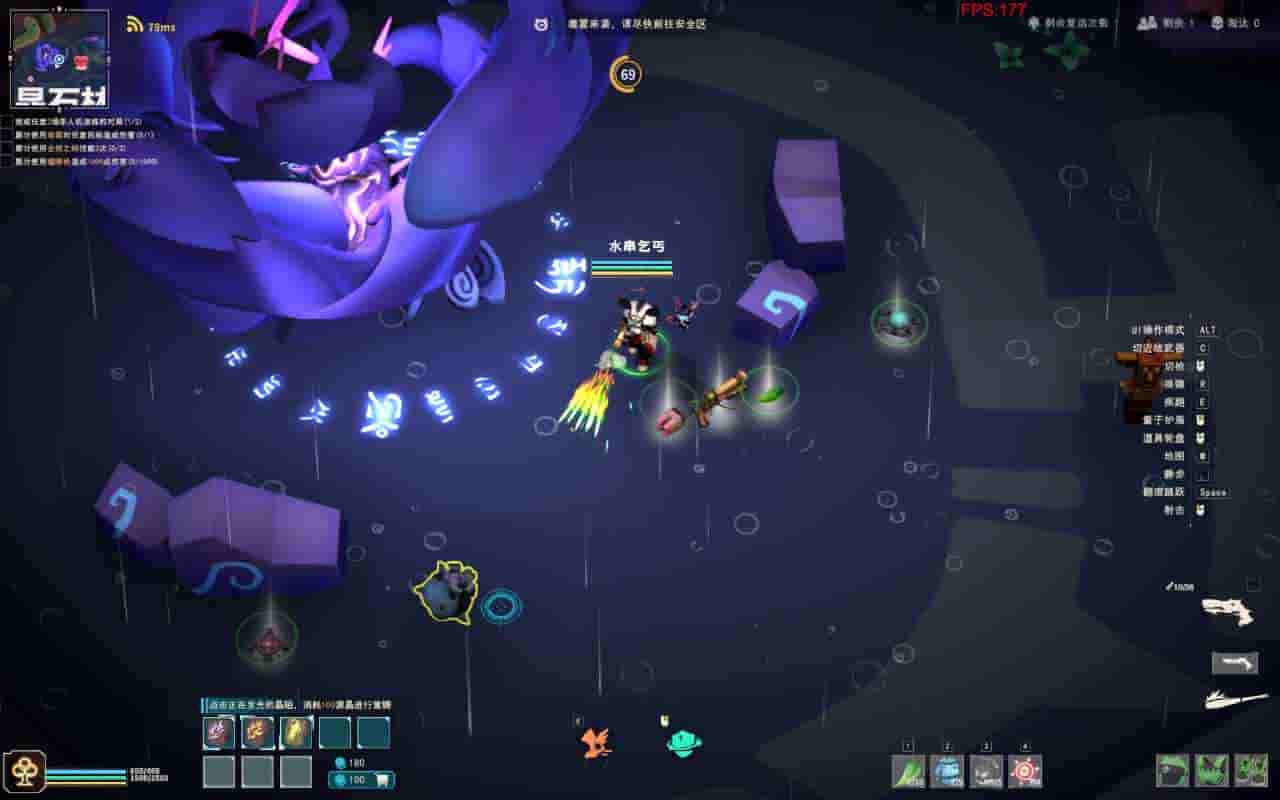Select the green leaf item in hotbar slot 1
Screen dimensions: 1280x800
907,771
